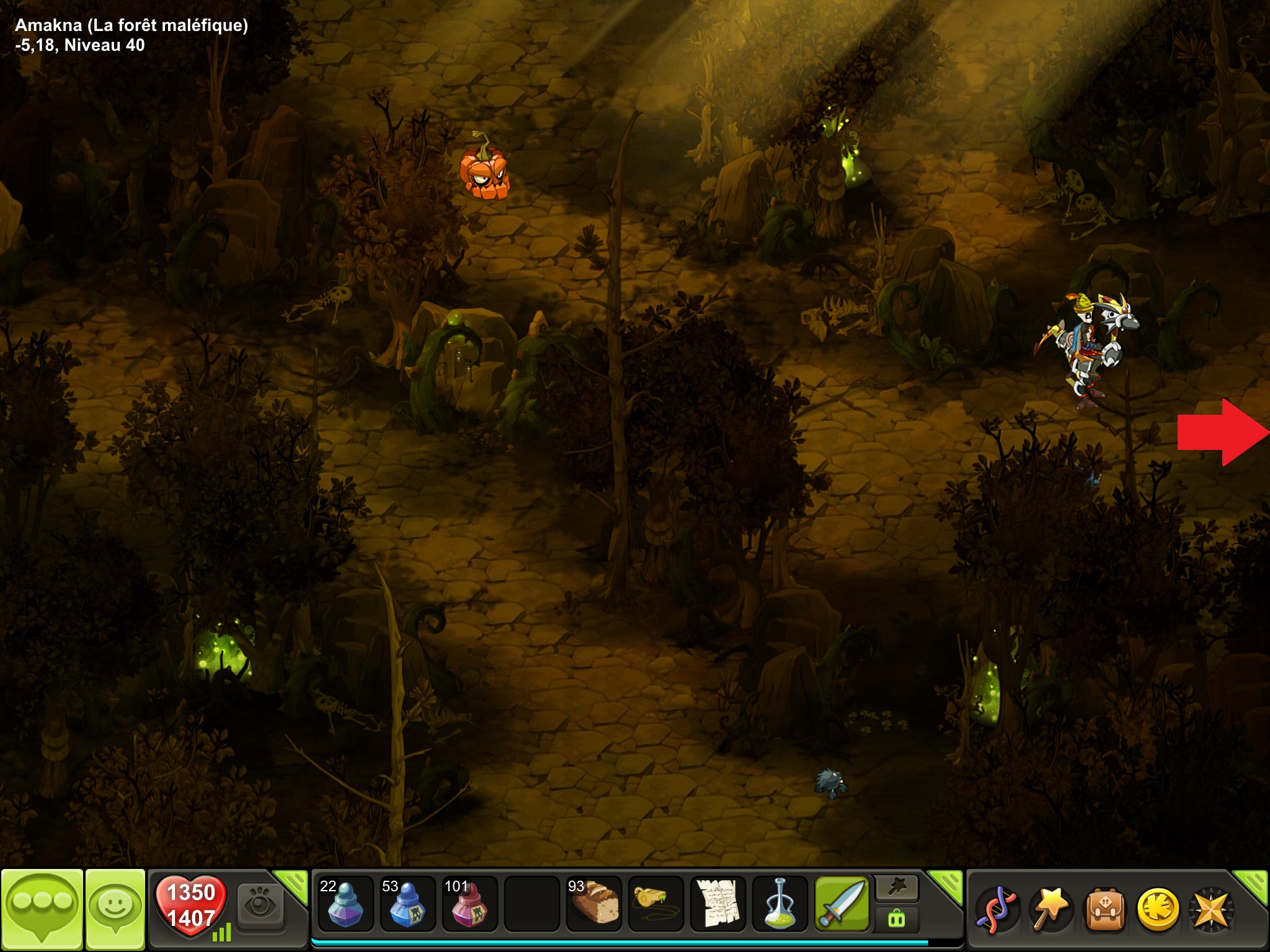Select the torn parchment item slot

pyautogui.click(x=717, y=904)
